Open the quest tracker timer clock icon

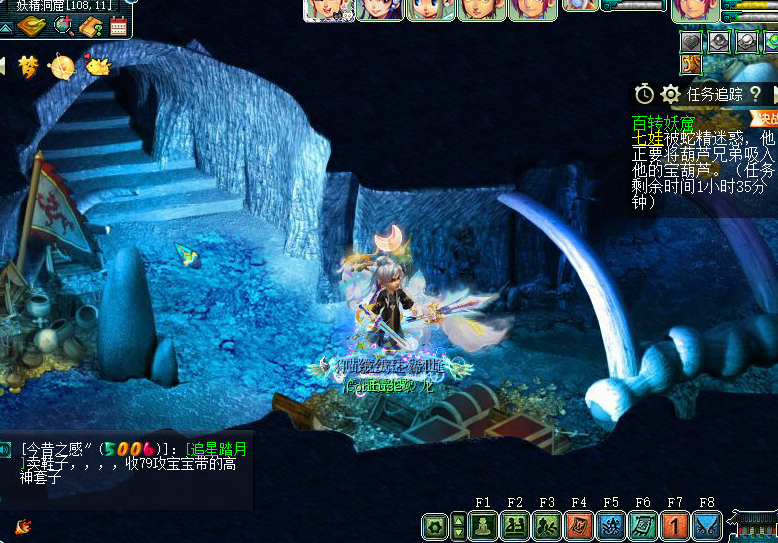pos(645,94)
